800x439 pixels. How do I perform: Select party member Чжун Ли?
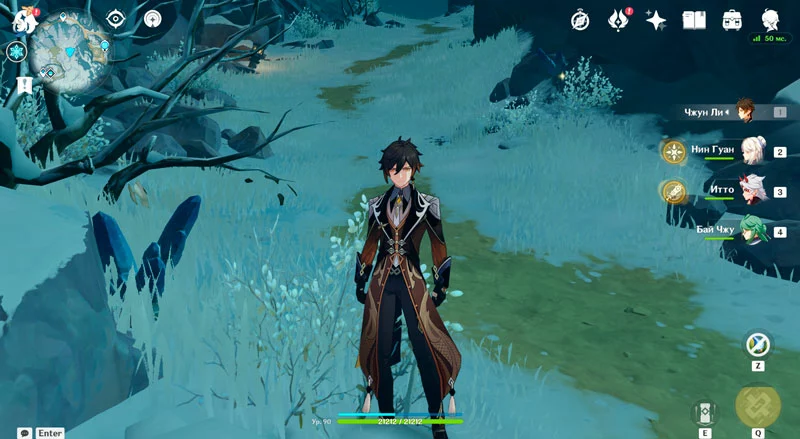[745, 111]
